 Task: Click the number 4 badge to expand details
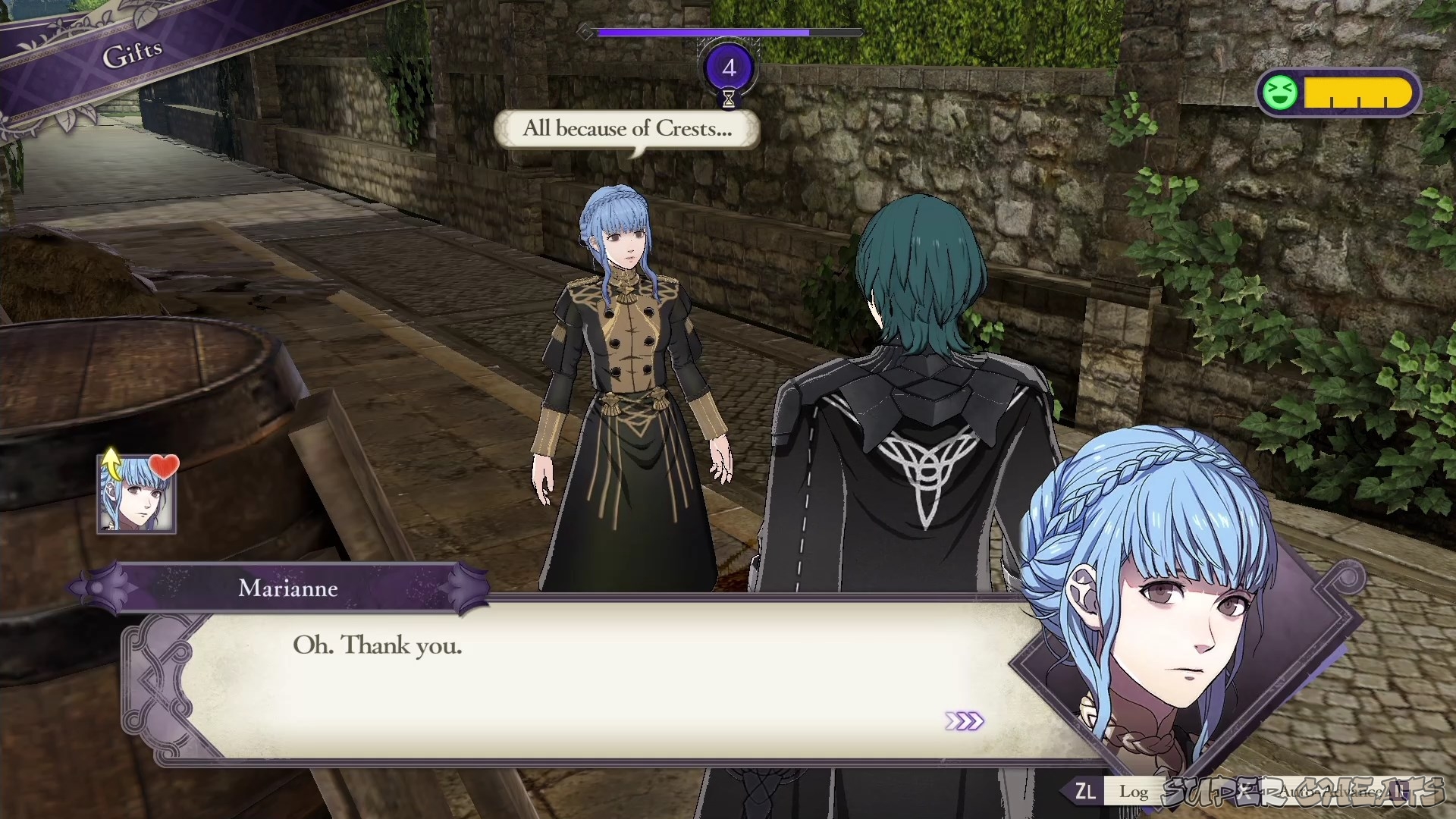pos(729,67)
